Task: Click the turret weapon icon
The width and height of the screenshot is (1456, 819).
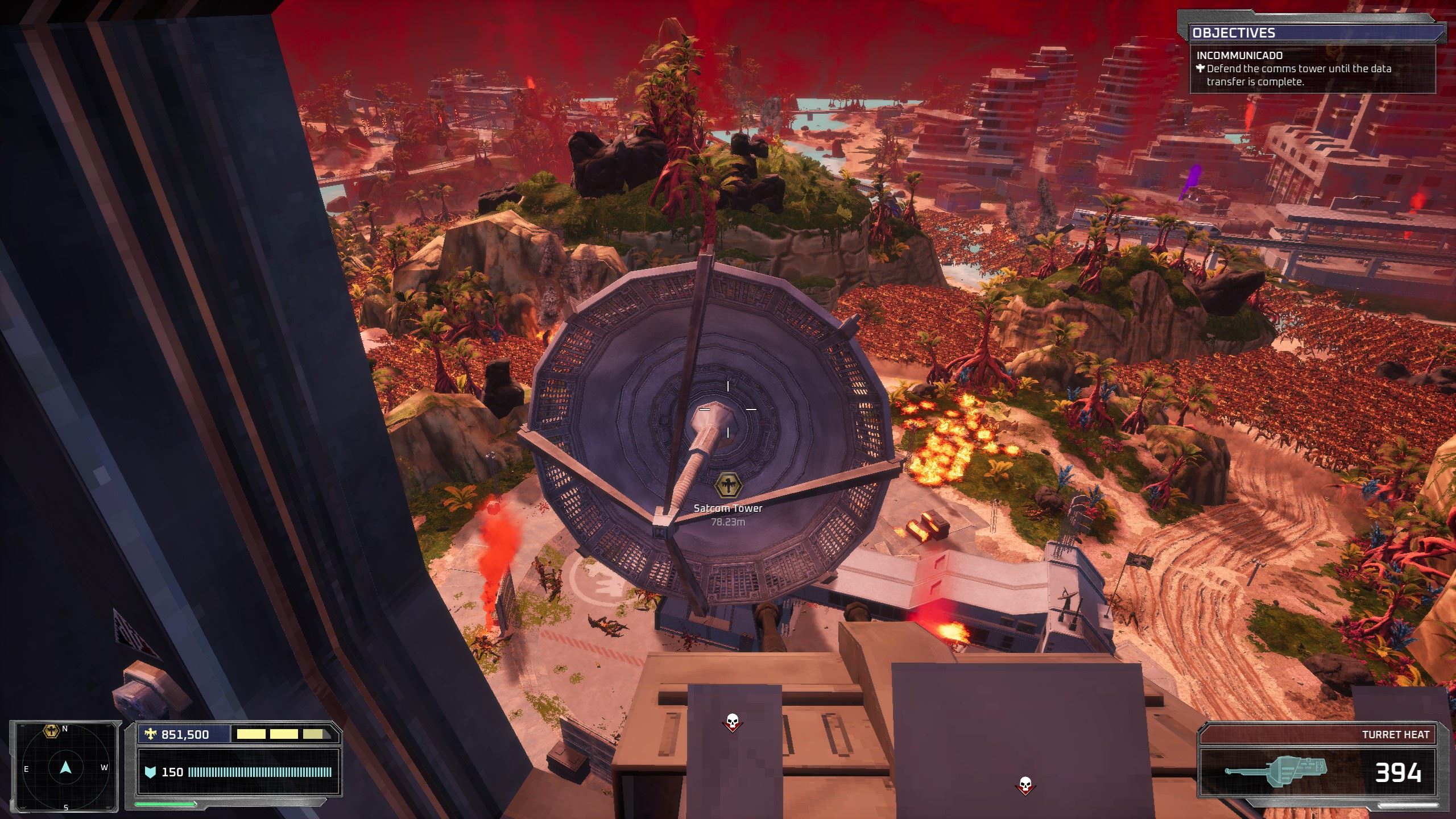Action: point(1275,772)
